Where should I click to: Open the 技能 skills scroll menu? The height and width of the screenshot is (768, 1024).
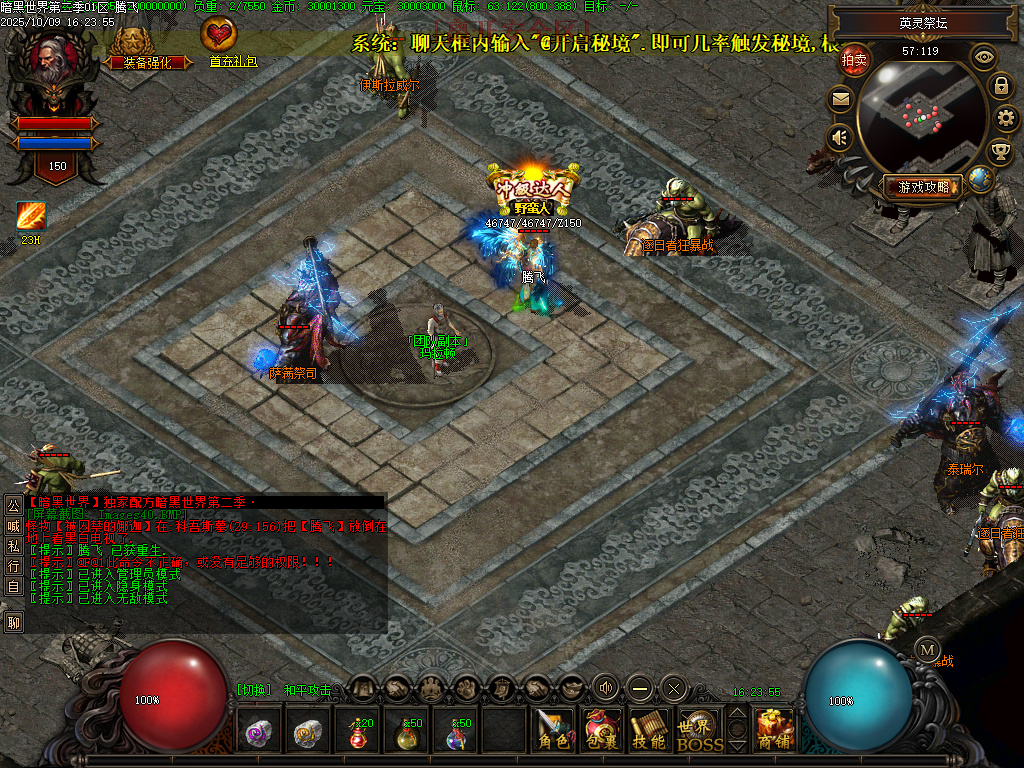click(650, 730)
